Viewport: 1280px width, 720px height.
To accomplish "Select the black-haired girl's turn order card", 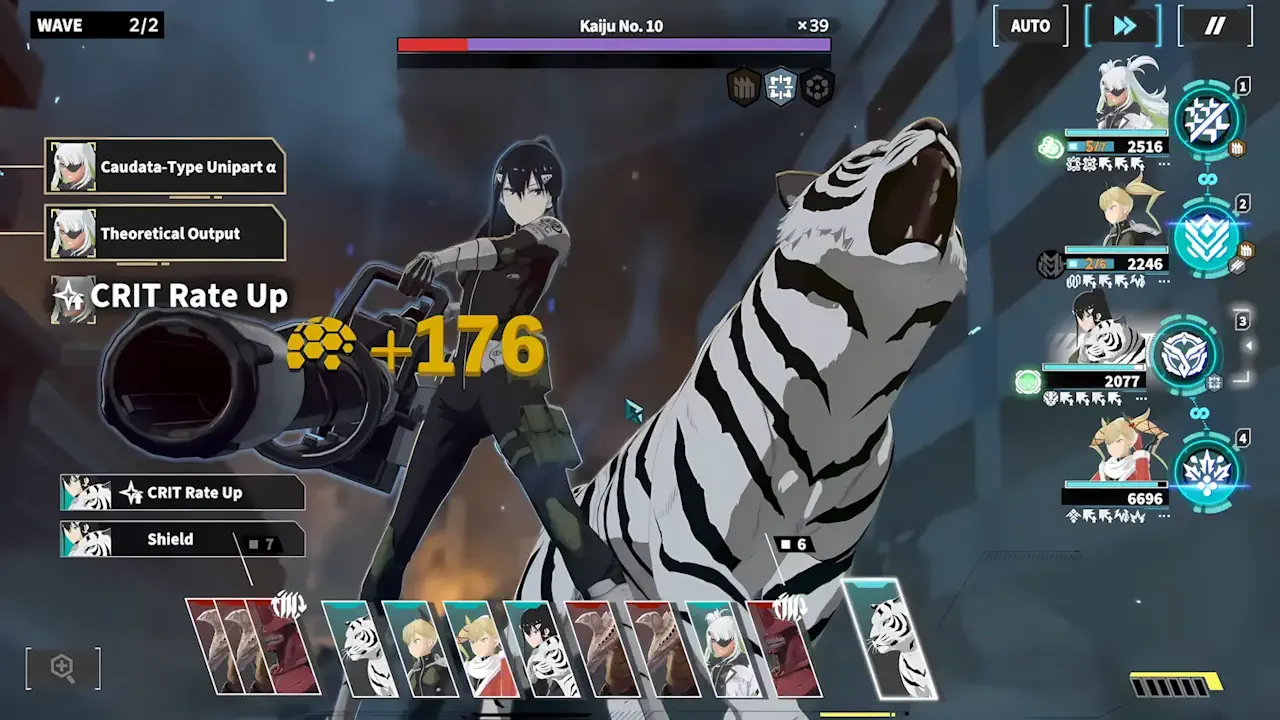I will click(536, 648).
